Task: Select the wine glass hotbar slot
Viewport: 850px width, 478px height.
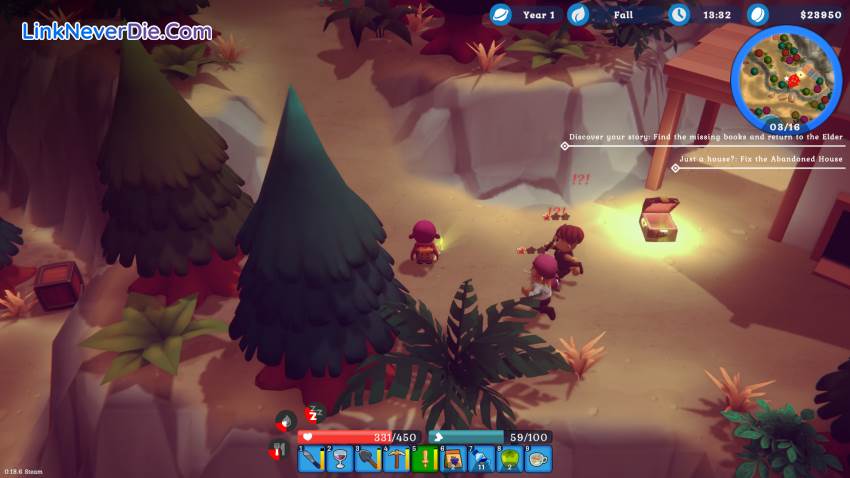Action: [x=340, y=459]
